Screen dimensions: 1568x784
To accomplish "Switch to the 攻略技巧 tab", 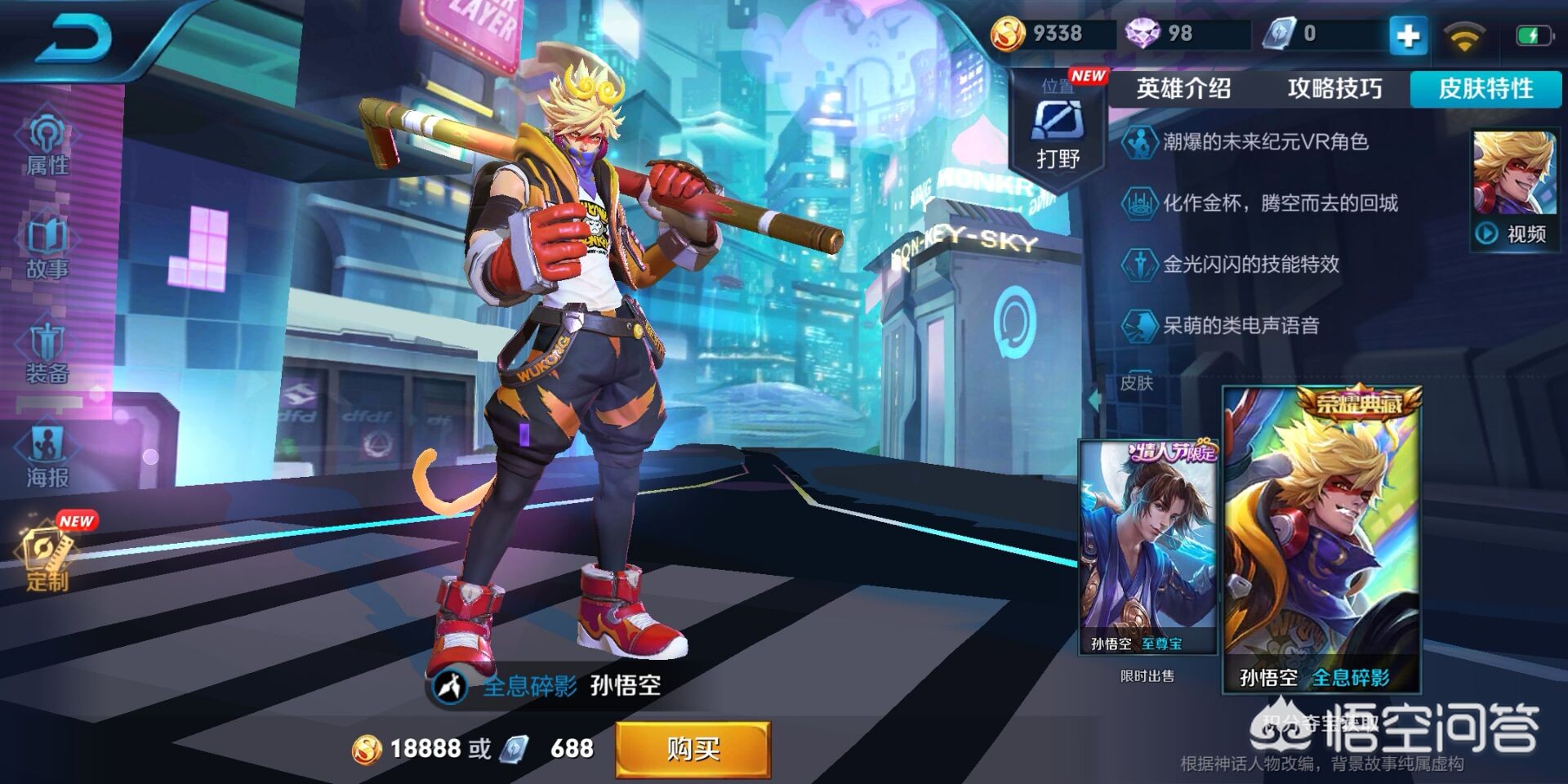I will pyautogui.click(x=1334, y=88).
